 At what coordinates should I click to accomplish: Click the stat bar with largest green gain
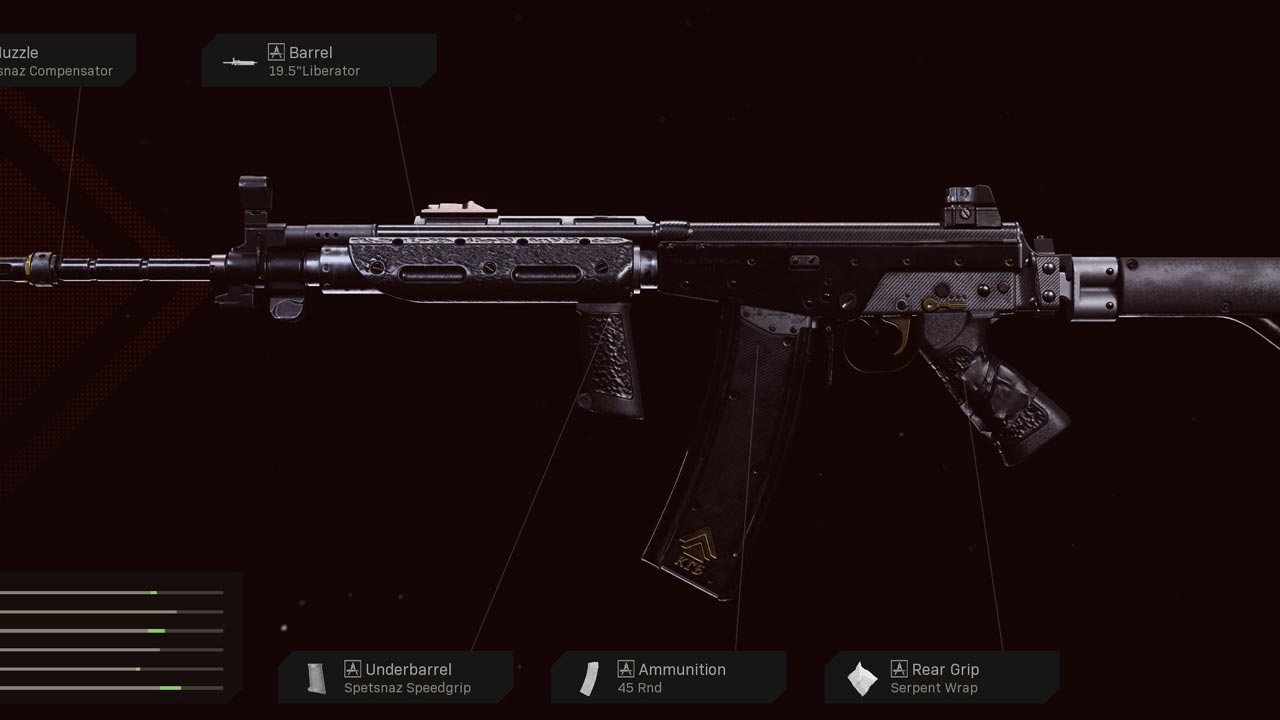(x=170, y=687)
